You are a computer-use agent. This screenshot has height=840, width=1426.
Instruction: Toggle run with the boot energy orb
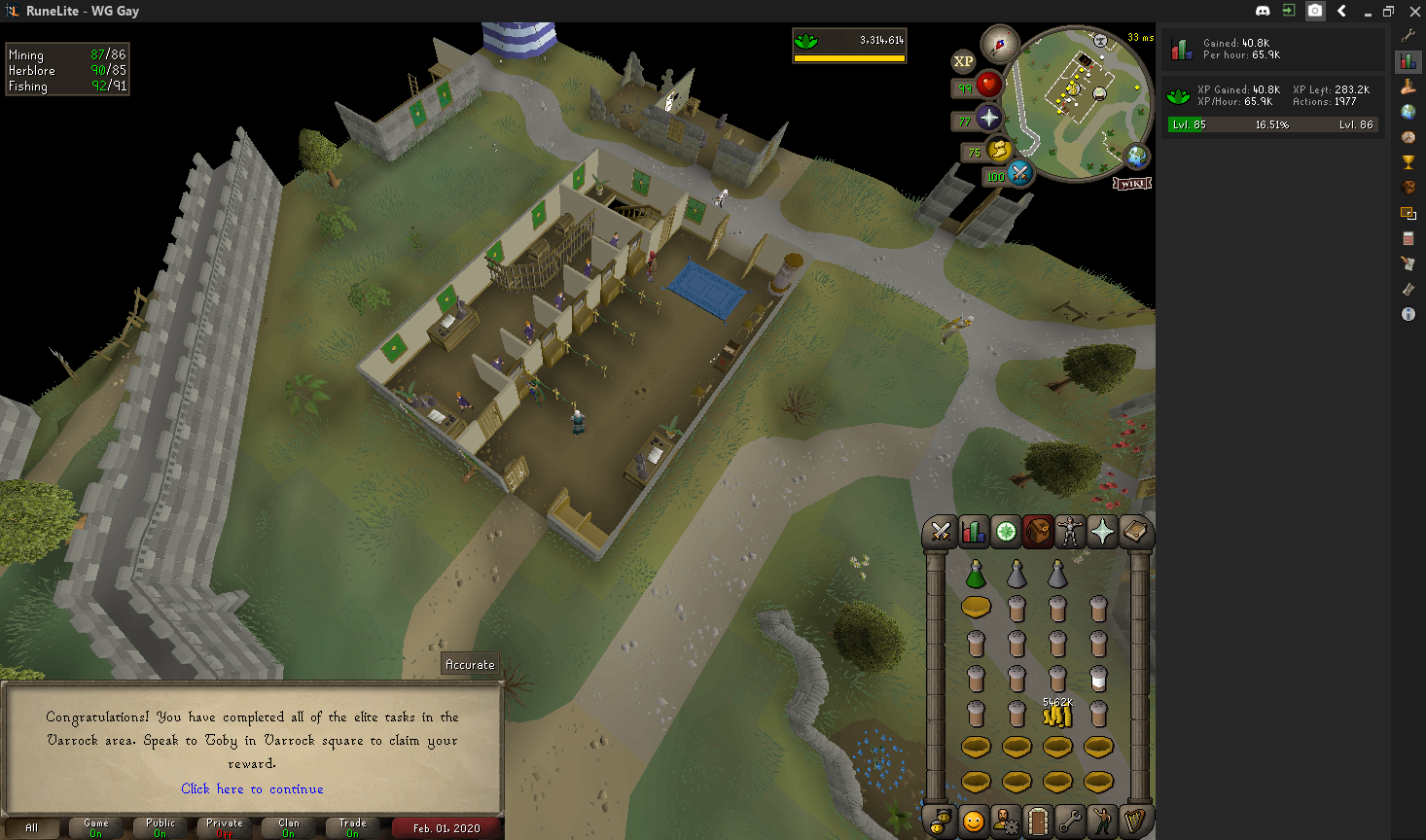[x=999, y=150]
